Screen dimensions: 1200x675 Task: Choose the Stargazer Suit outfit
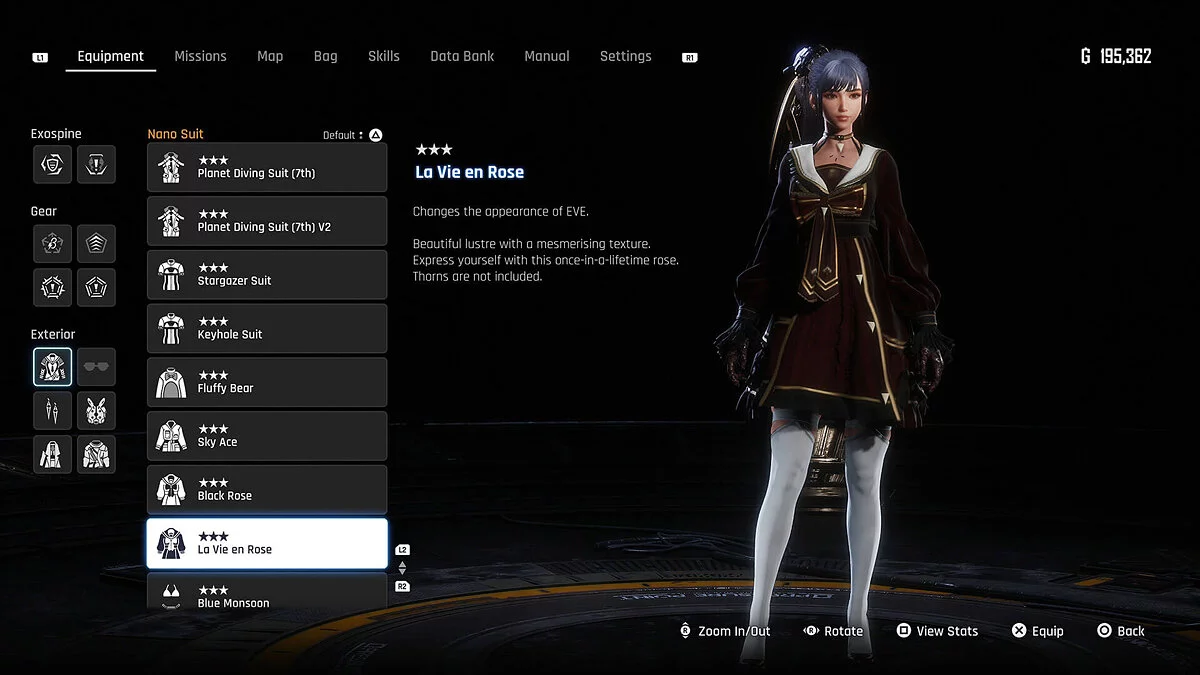click(267, 275)
